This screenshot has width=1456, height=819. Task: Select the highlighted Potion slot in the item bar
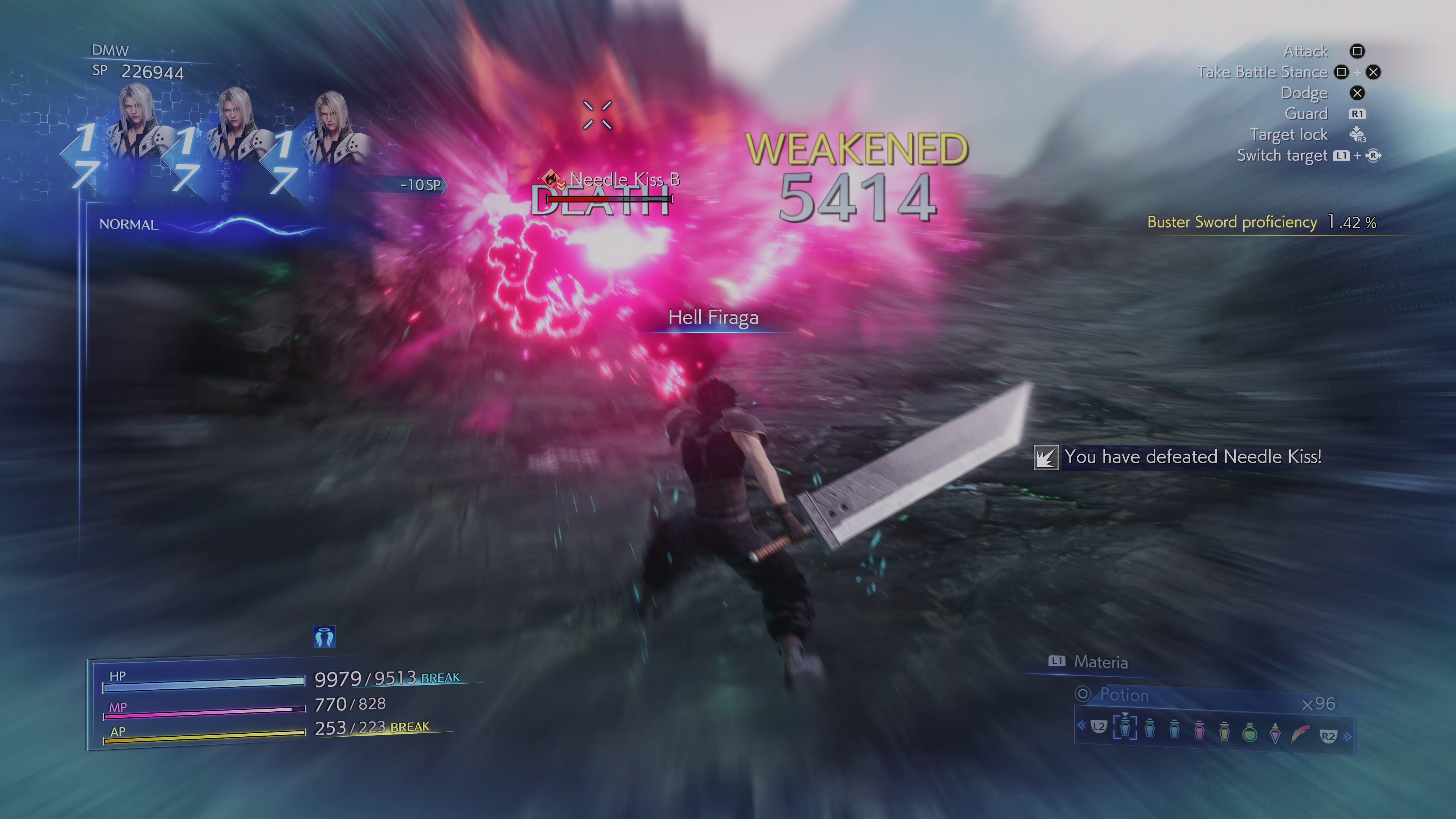coord(1125,728)
